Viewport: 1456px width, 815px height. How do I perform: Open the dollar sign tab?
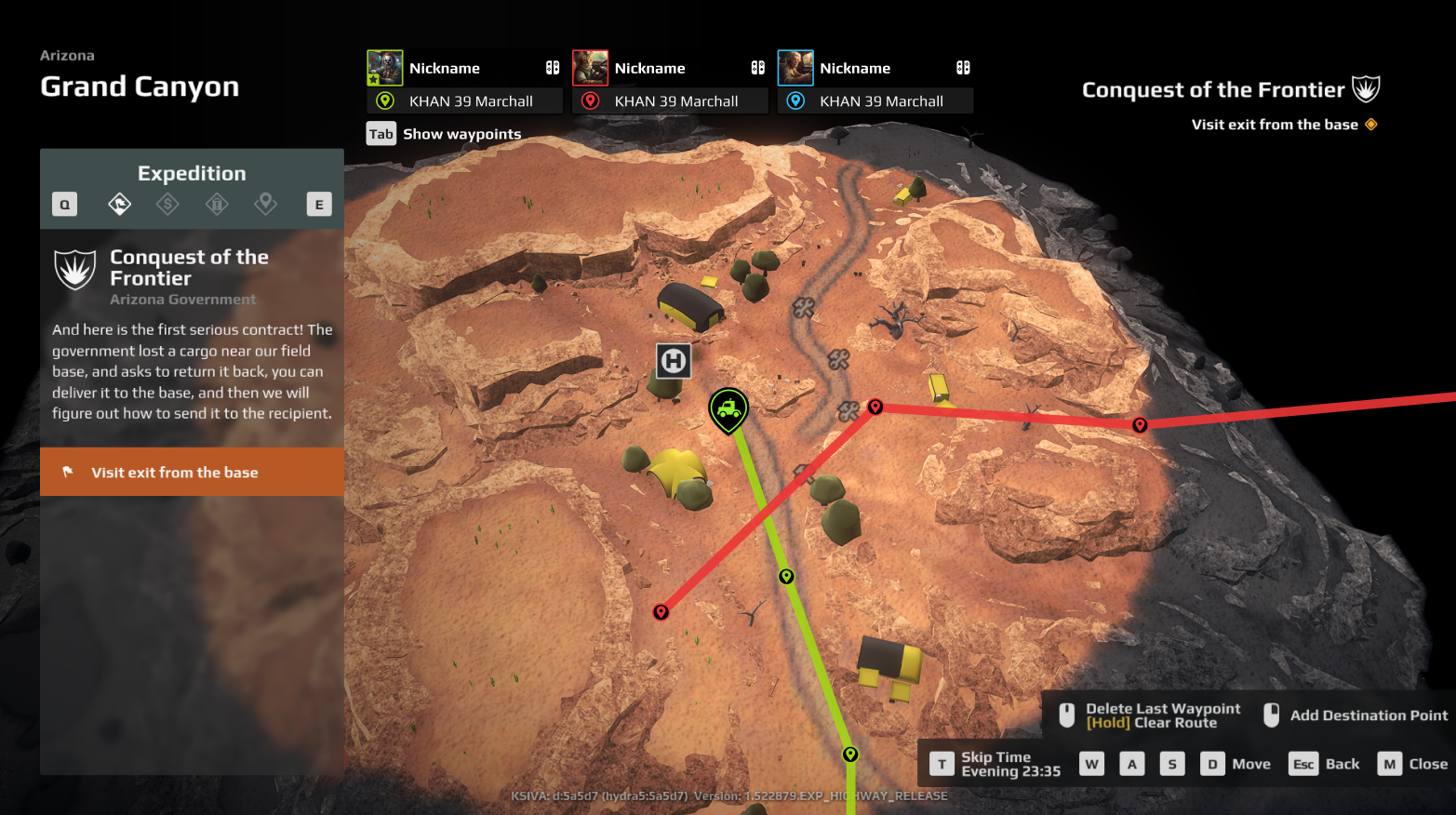(167, 204)
